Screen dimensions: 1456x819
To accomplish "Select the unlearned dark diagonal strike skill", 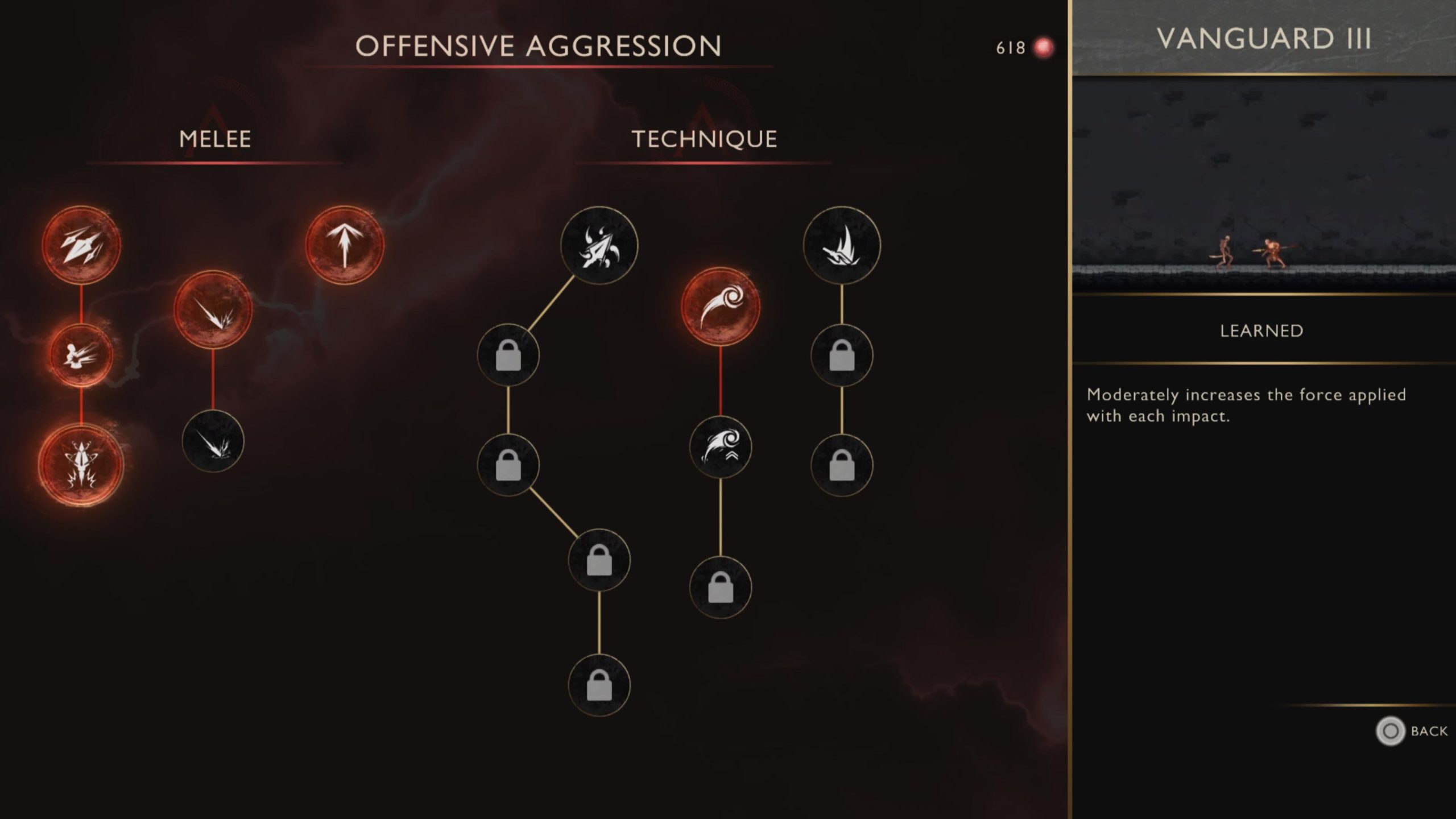I will click(213, 441).
